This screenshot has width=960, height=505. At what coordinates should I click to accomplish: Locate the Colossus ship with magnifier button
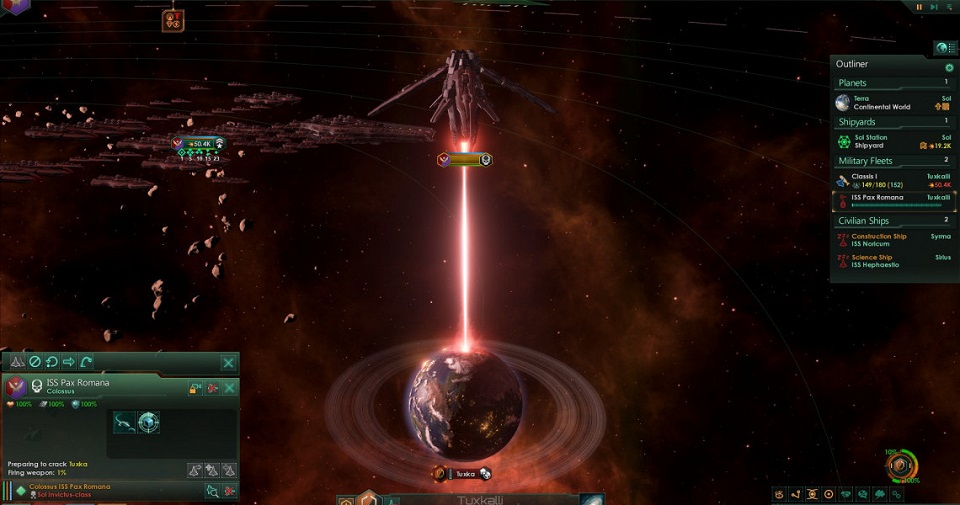tap(212, 490)
